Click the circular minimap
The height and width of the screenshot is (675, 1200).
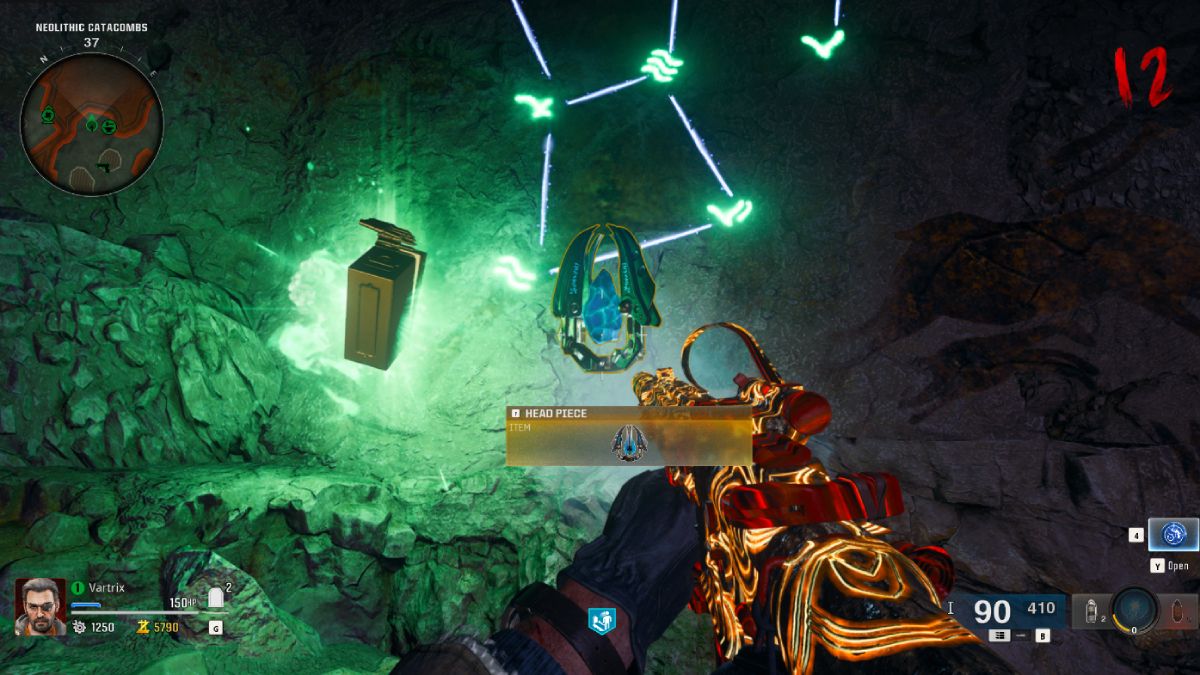pyautogui.click(x=91, y=123)
